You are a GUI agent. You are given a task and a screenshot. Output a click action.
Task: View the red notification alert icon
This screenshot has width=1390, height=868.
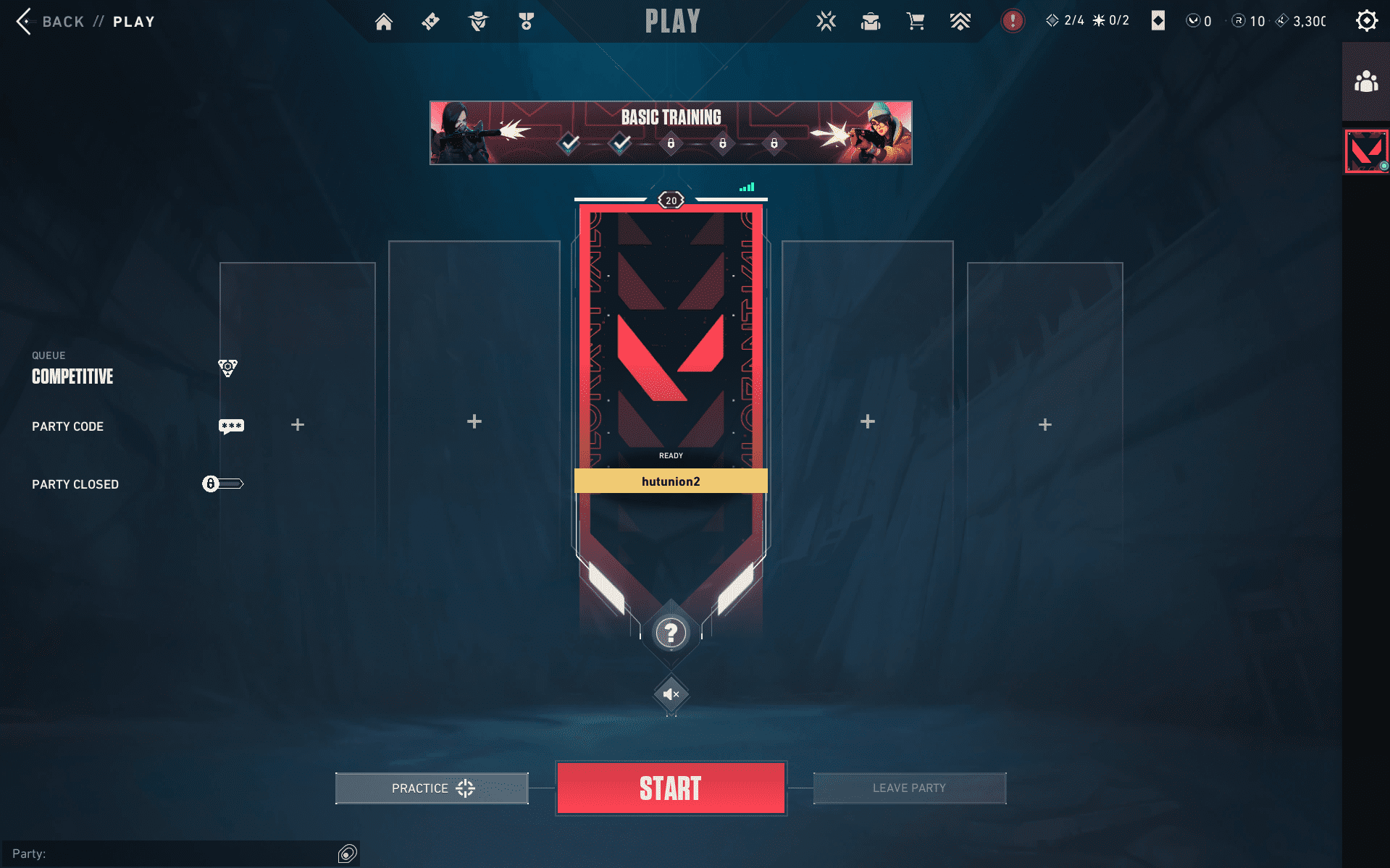[1012, 21]
